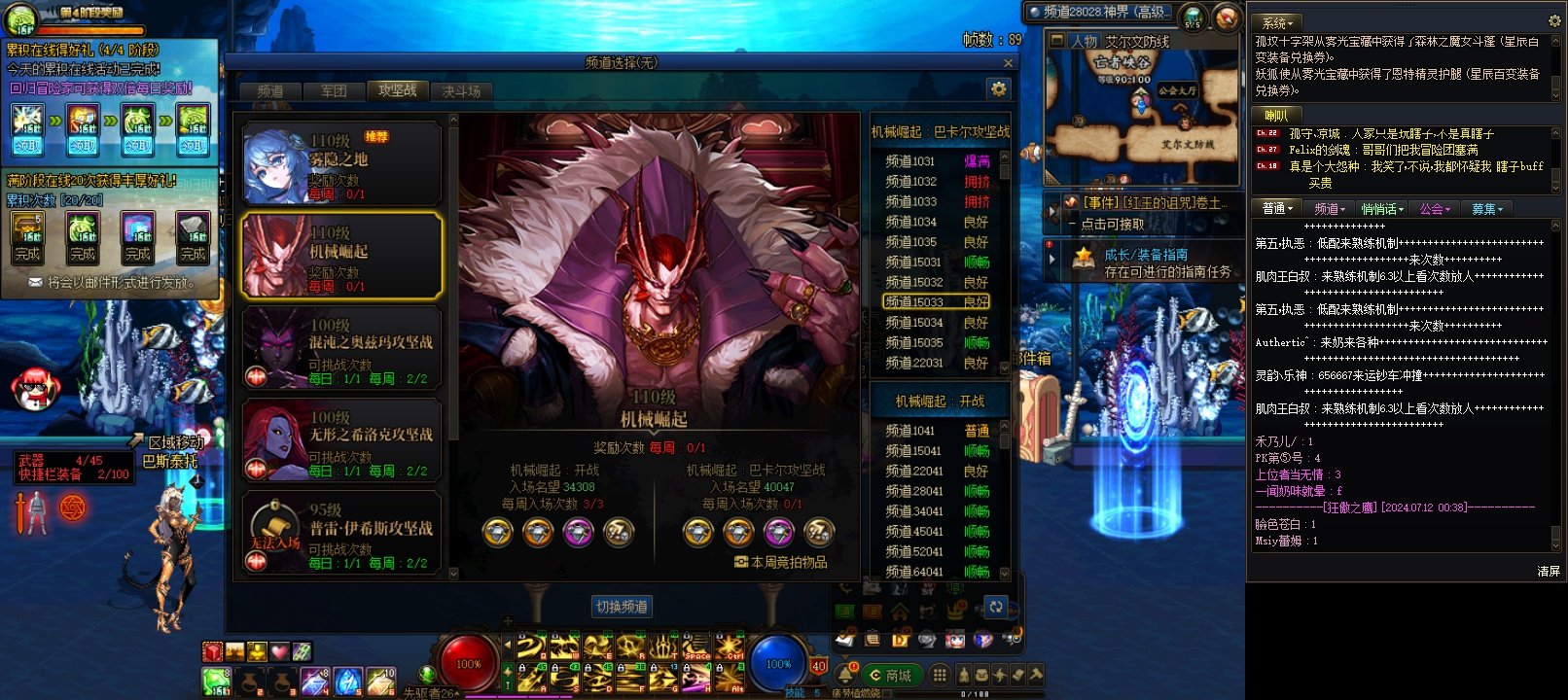This screenshot has height=700, width=1568.
Task: Choose the 混沌之奥兹玛攻坚战 raid entry
Action: [341, 349]
